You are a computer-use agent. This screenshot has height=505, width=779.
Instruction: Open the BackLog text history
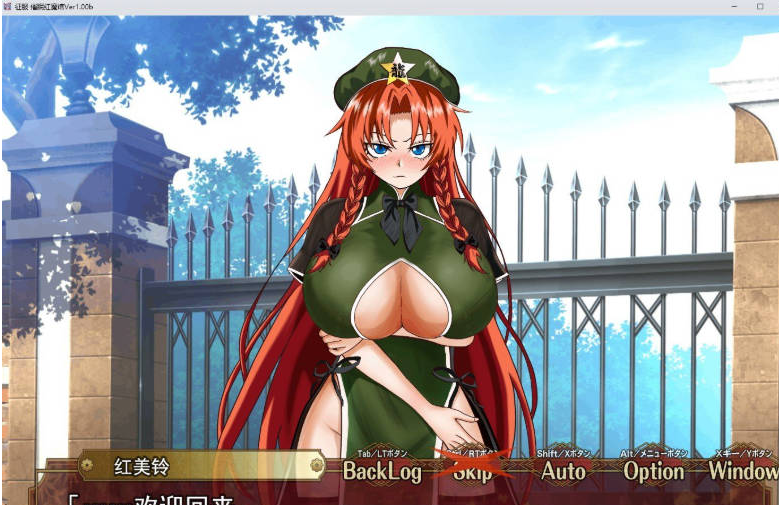point(382,470)
